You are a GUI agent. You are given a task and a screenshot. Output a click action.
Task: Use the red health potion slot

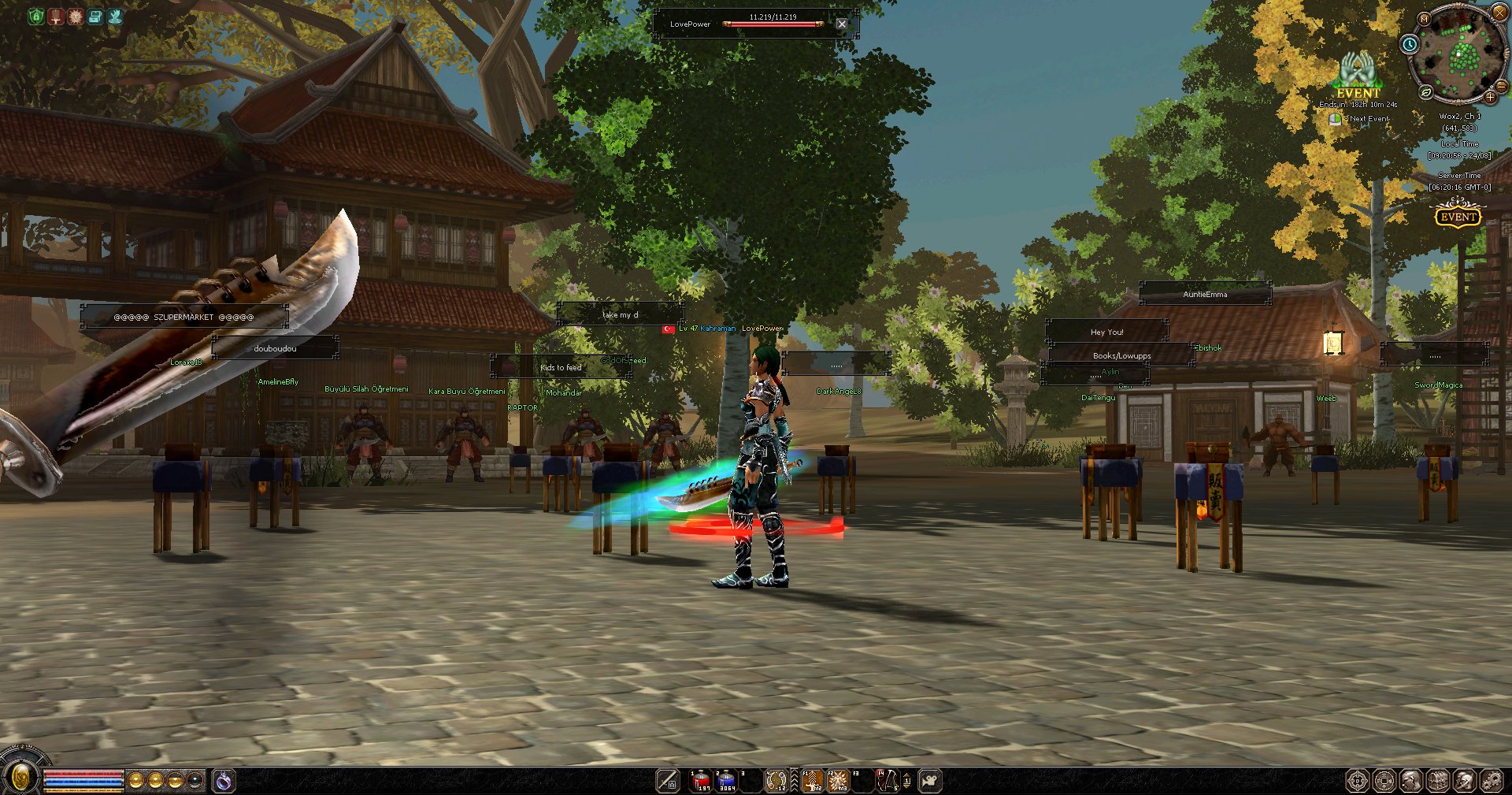point(701,781)
